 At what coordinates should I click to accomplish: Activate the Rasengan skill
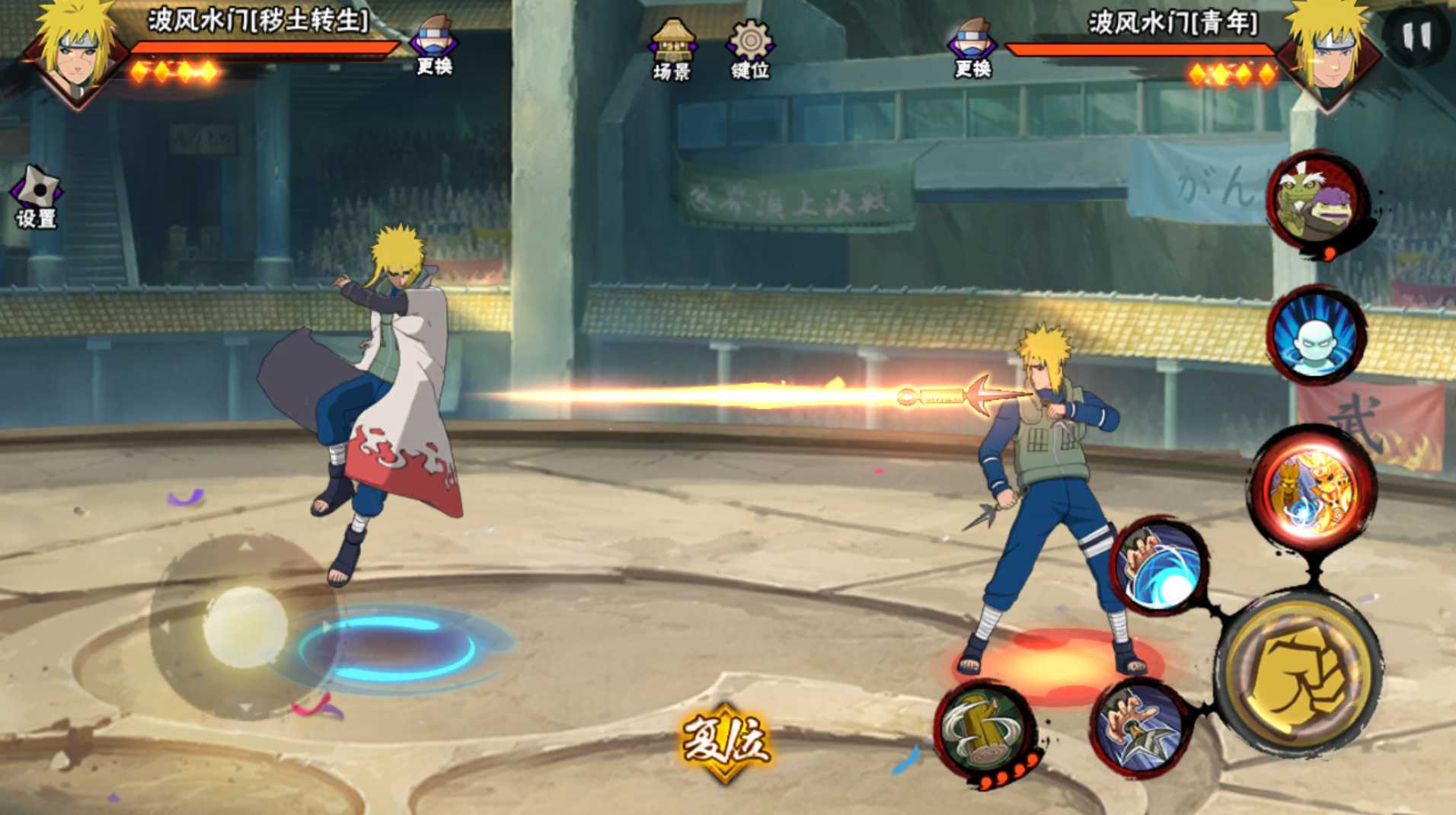click(x=1160, y=567)
